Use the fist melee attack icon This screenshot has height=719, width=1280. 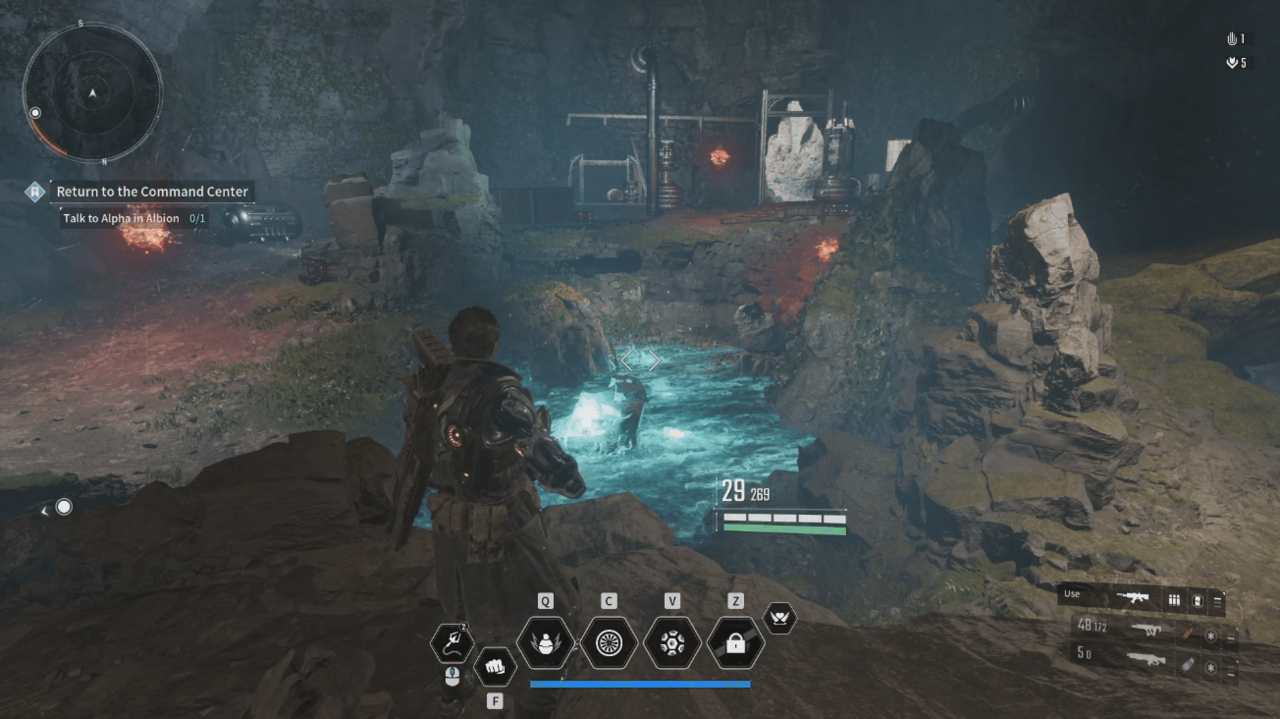pyautogui.click(x=494, y=665)
